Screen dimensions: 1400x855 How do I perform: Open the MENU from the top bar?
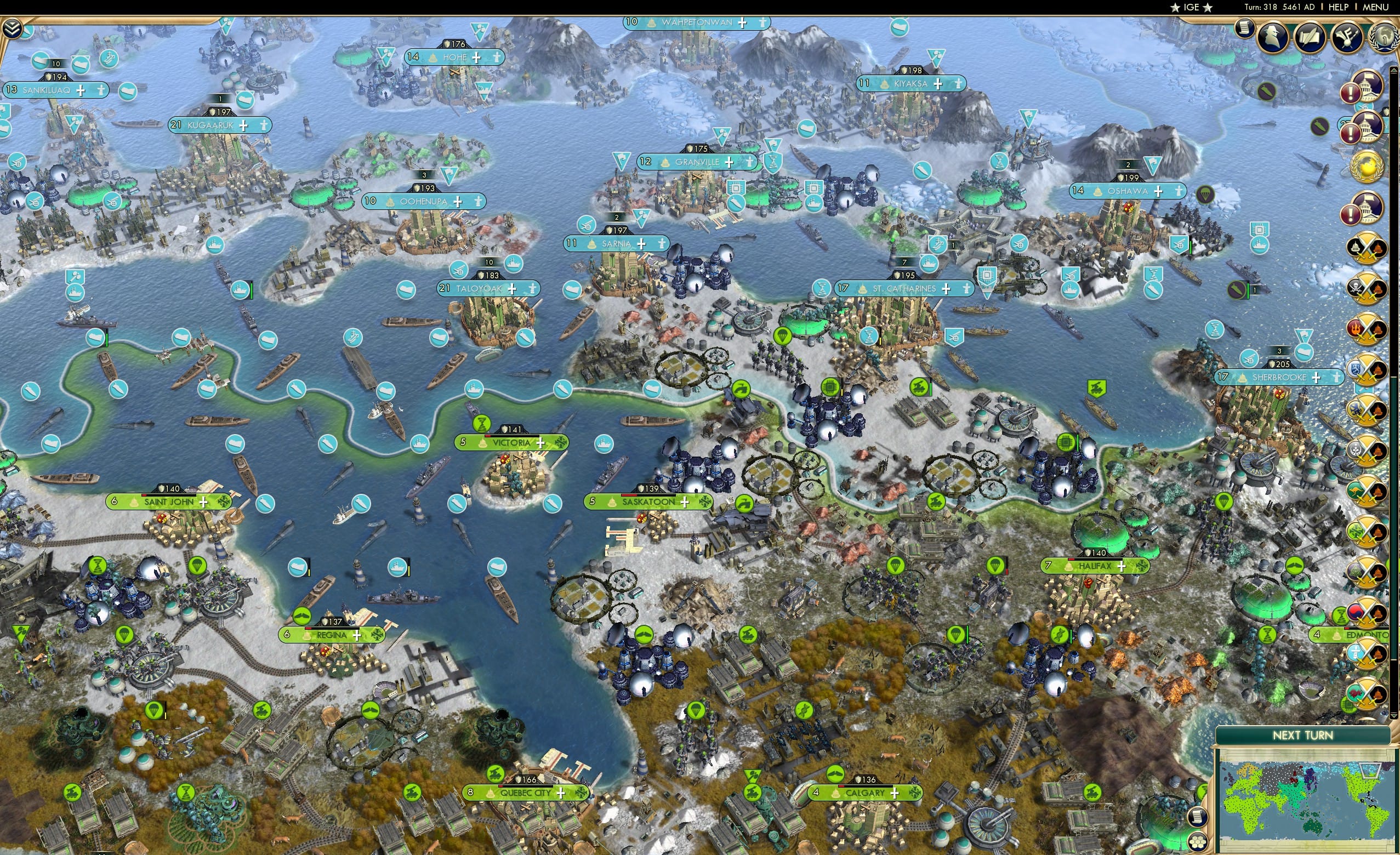point(1375,7)
